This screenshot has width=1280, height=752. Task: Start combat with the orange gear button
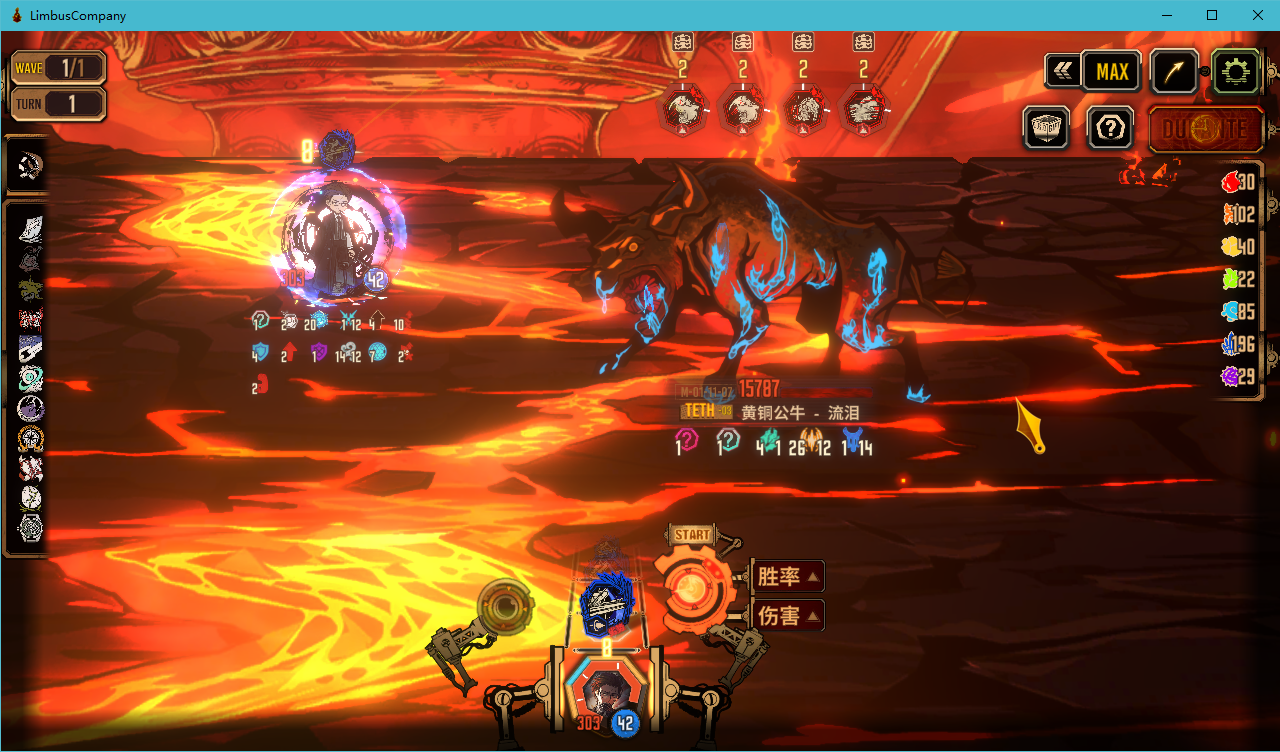tap(690, 589)
